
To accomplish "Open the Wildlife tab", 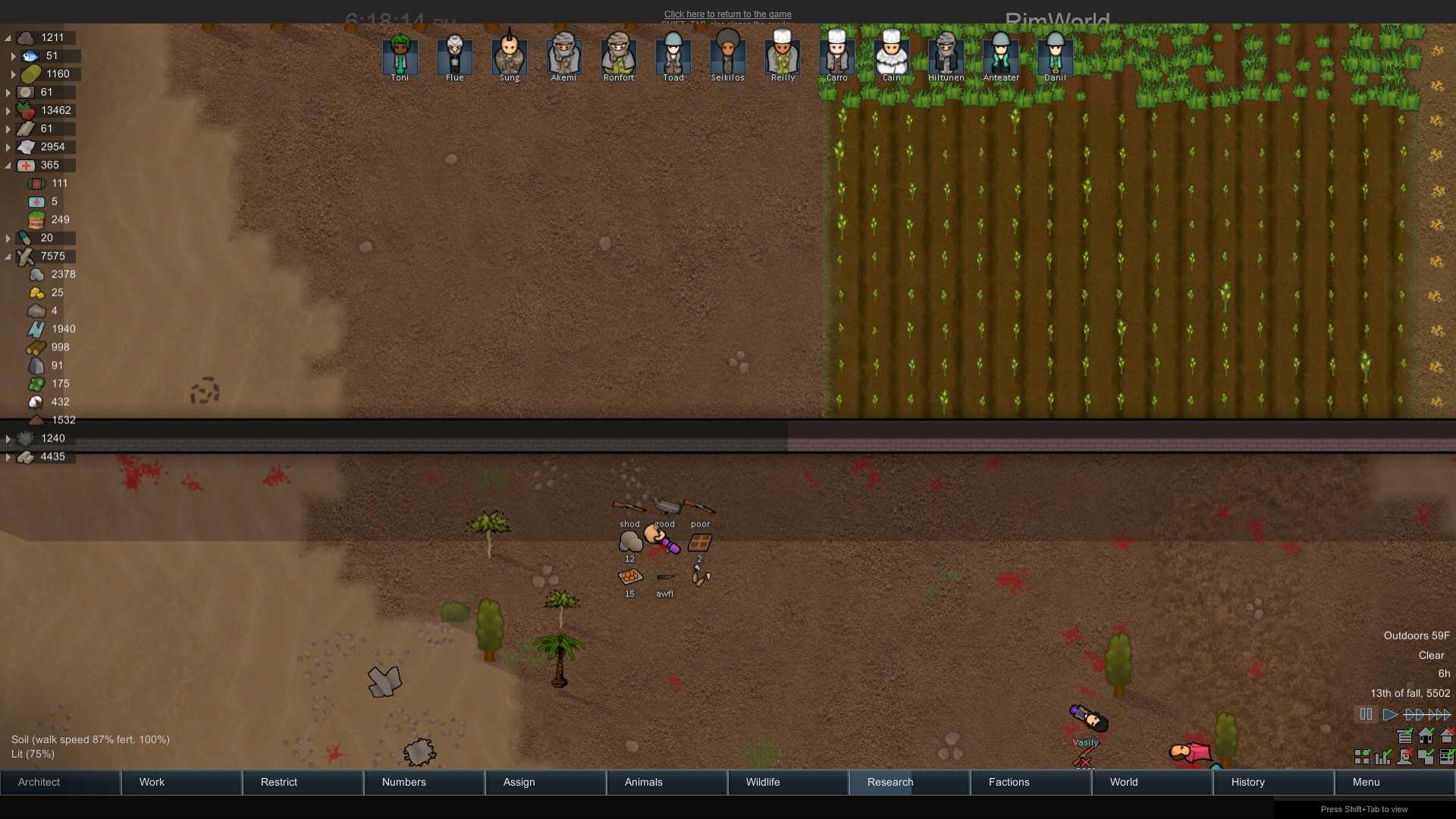I will (x=789, y=782).
